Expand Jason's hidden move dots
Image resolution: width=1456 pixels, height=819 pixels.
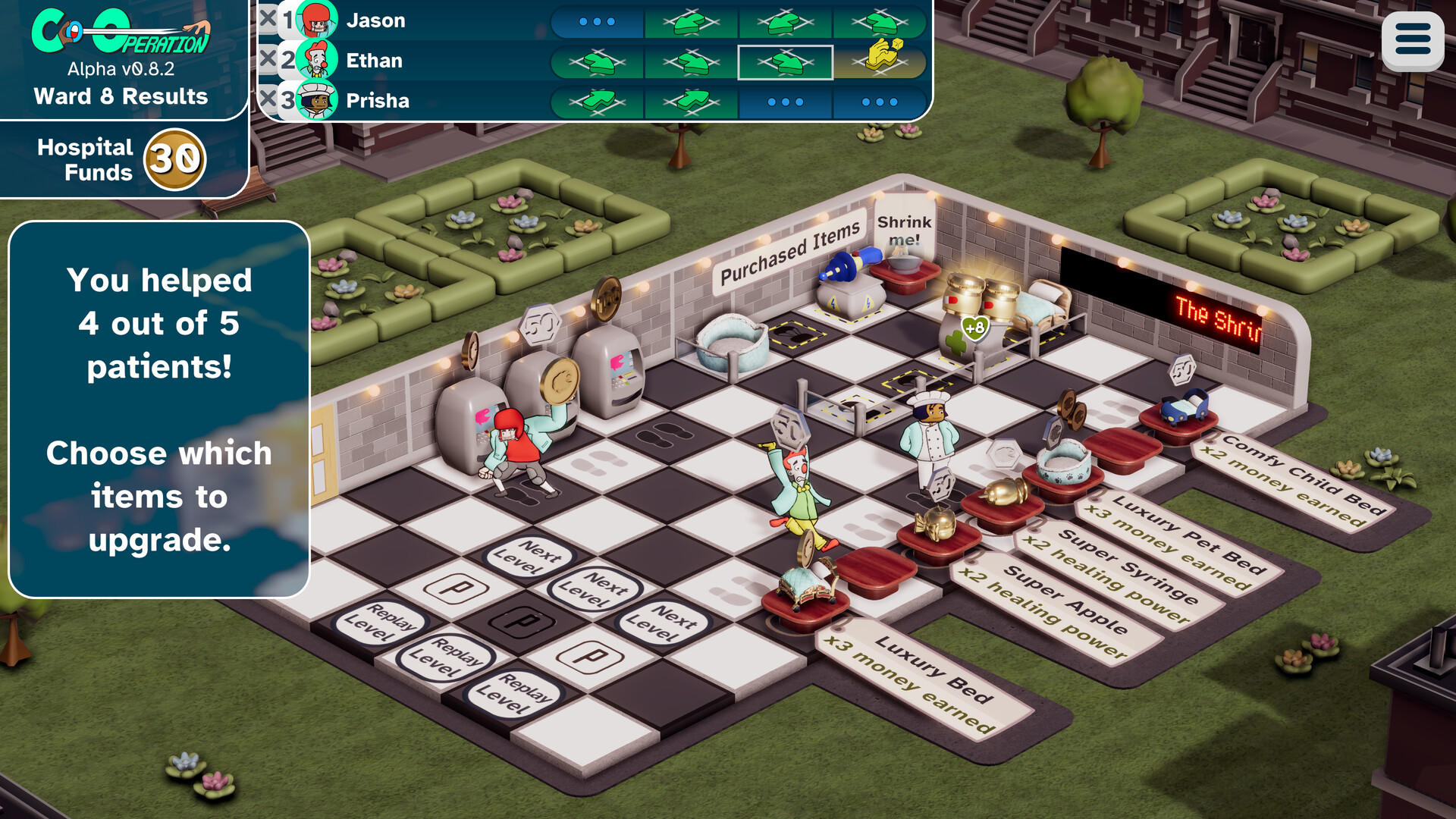(x=596, y=20)
